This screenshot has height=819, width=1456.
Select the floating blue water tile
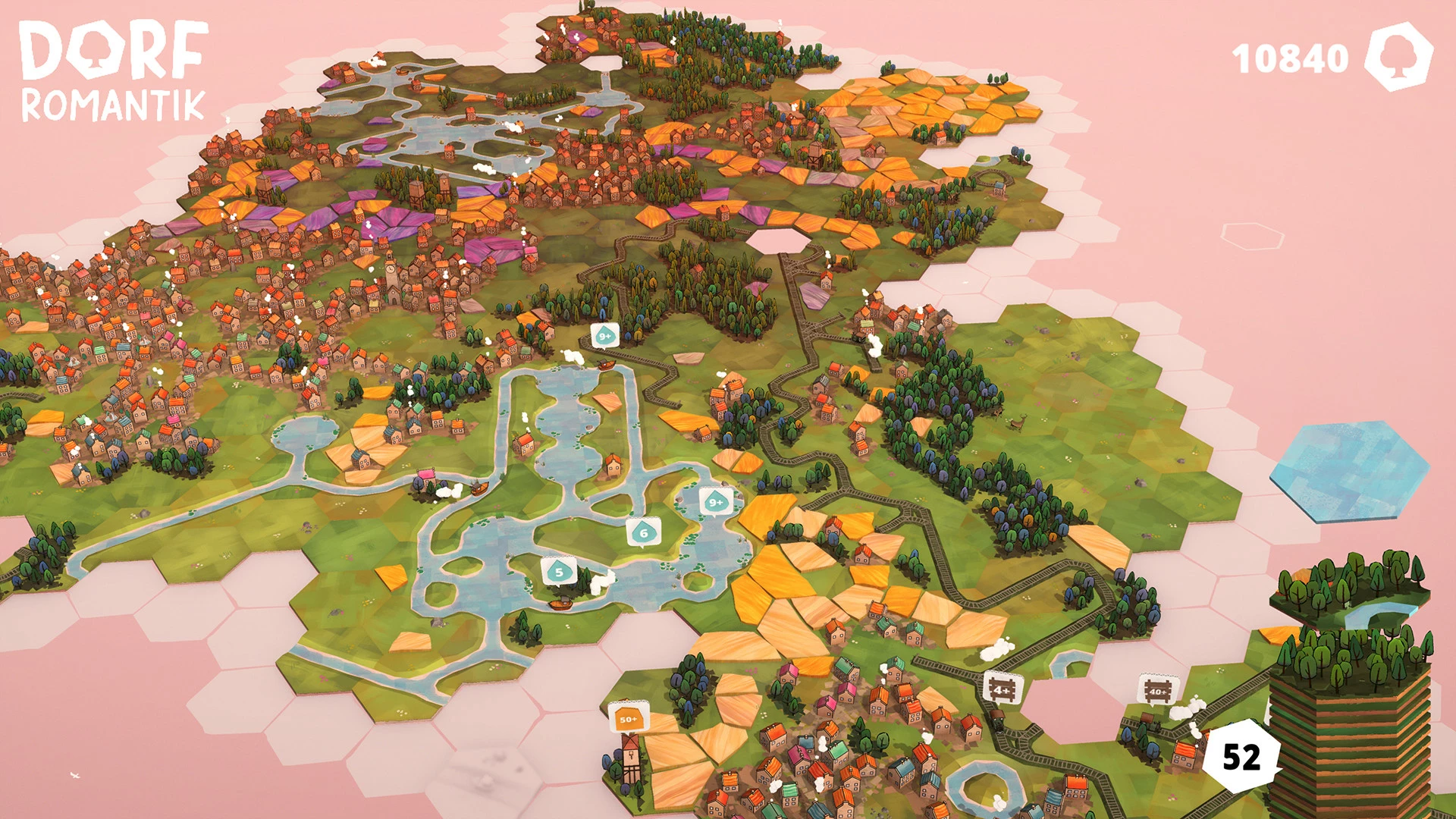click(x=1350, y=472)
